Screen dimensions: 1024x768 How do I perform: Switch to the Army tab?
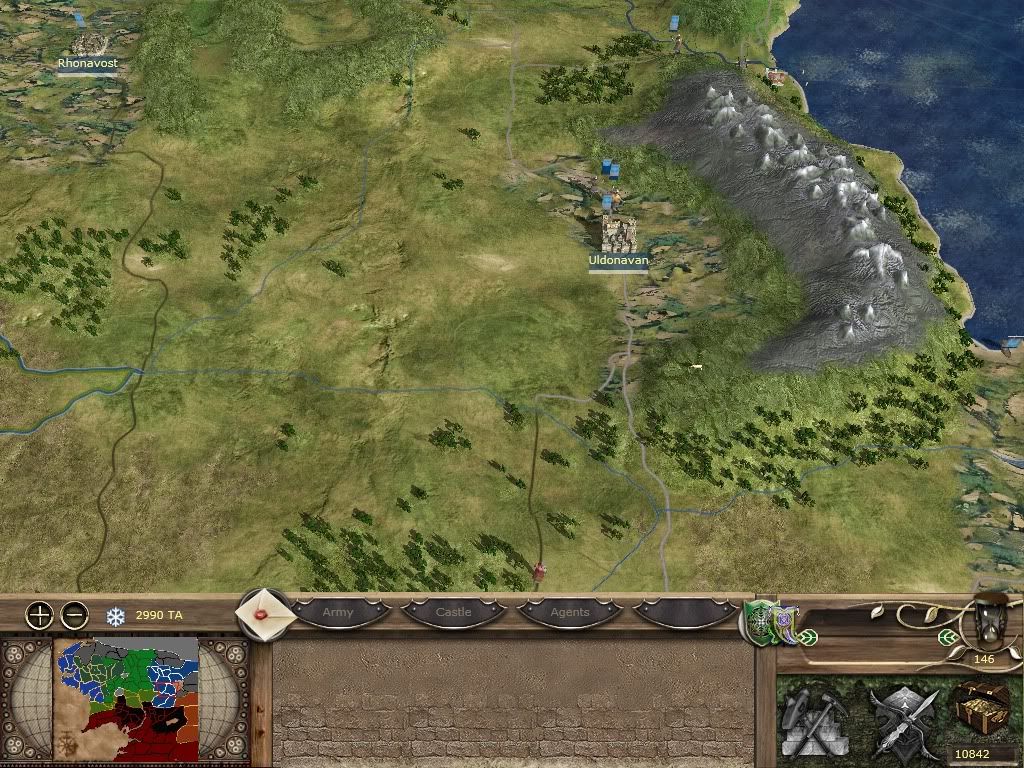338,612
